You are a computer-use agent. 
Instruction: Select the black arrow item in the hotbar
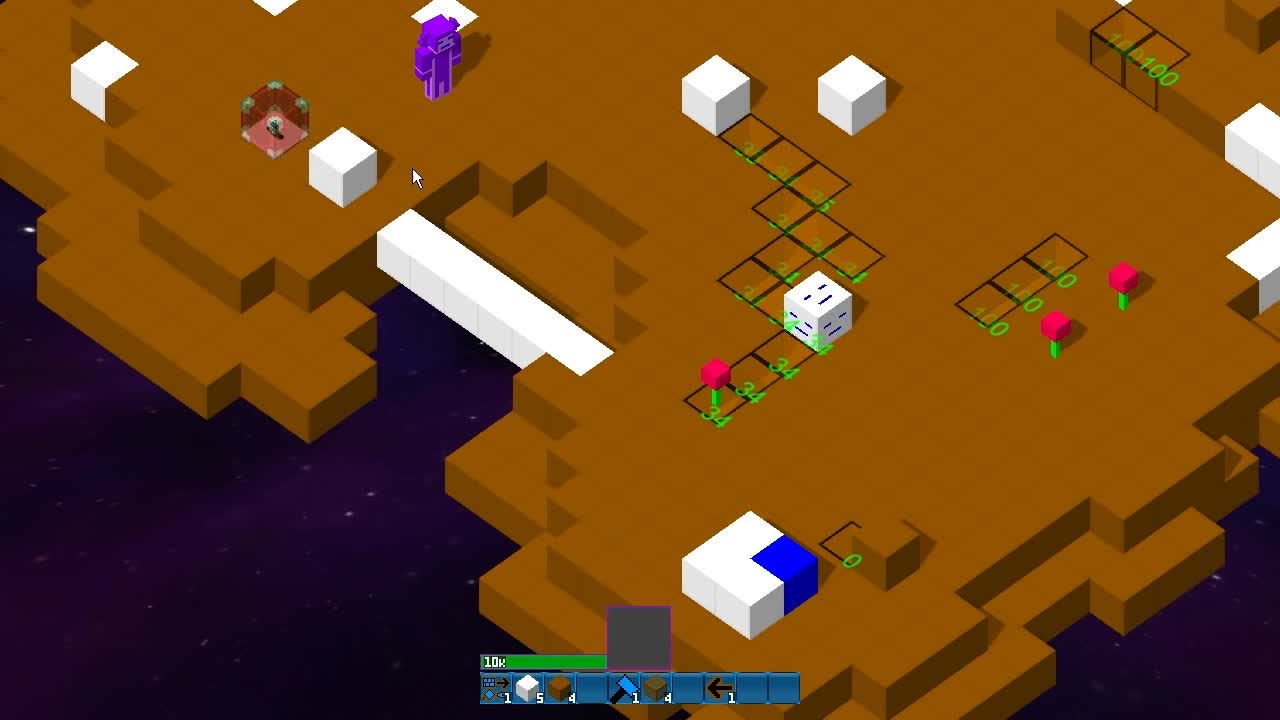(718, 688)
